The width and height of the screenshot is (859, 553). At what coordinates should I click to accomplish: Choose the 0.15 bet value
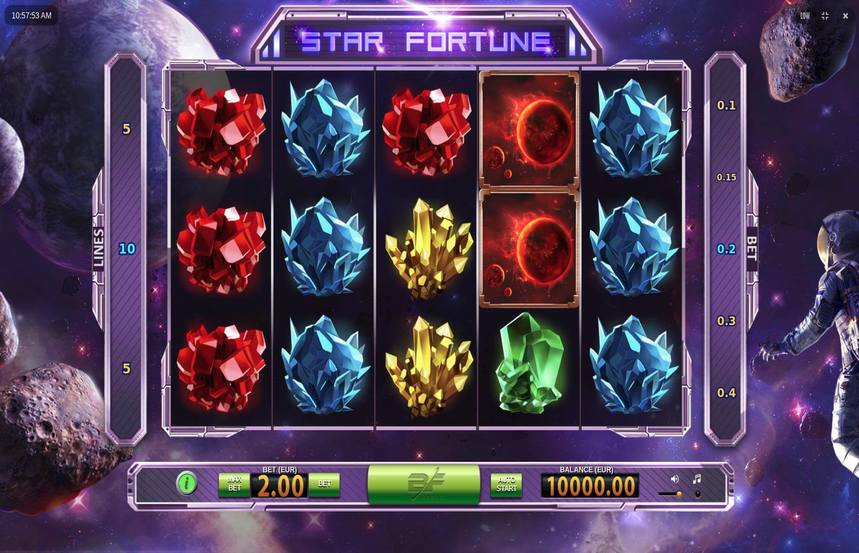[x=726, y=177]
